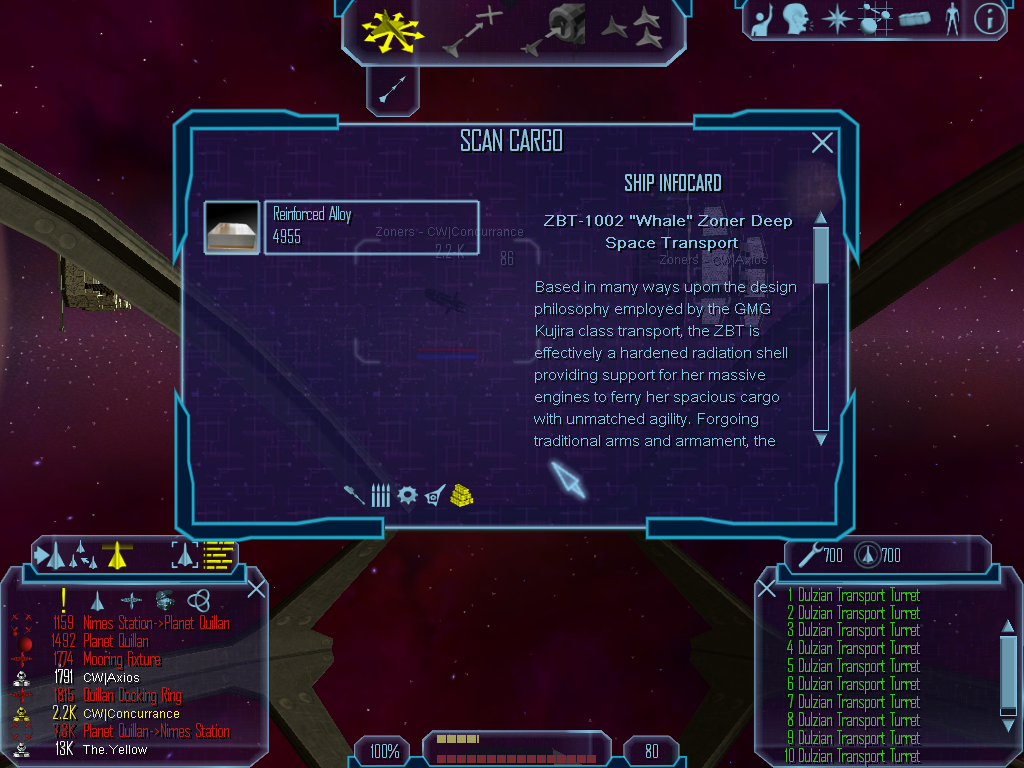Viewport: 1024px width, 768px height.
Task: Close the weapons list panel
Action: click(x=766, y=588)
